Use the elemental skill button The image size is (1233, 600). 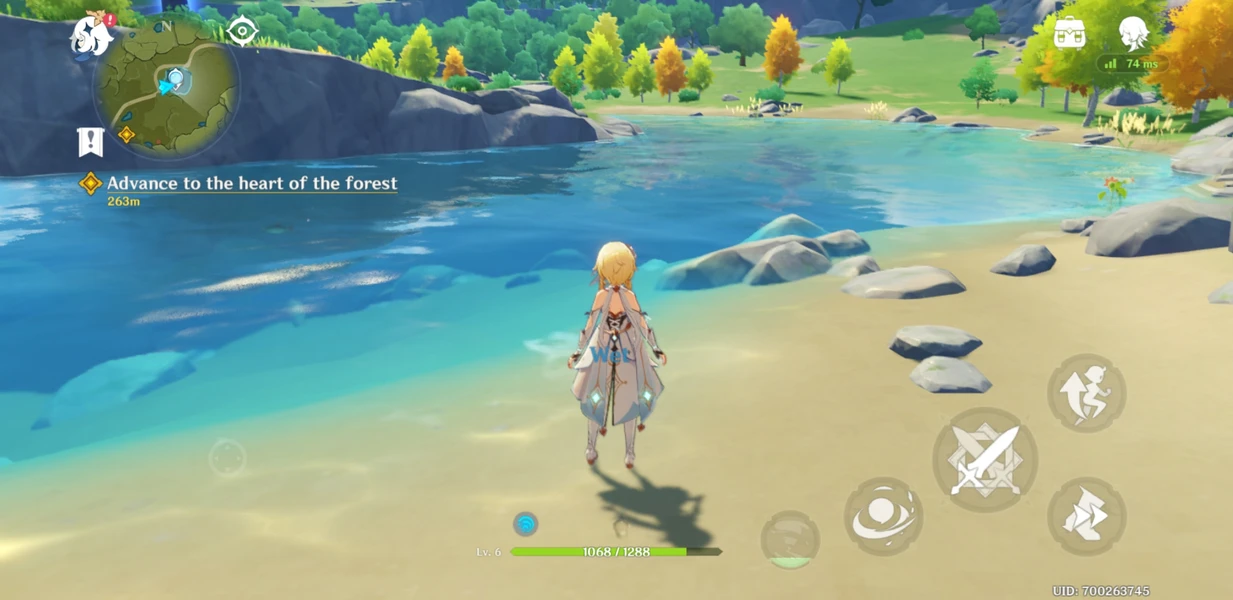click(x=883, y=516)
